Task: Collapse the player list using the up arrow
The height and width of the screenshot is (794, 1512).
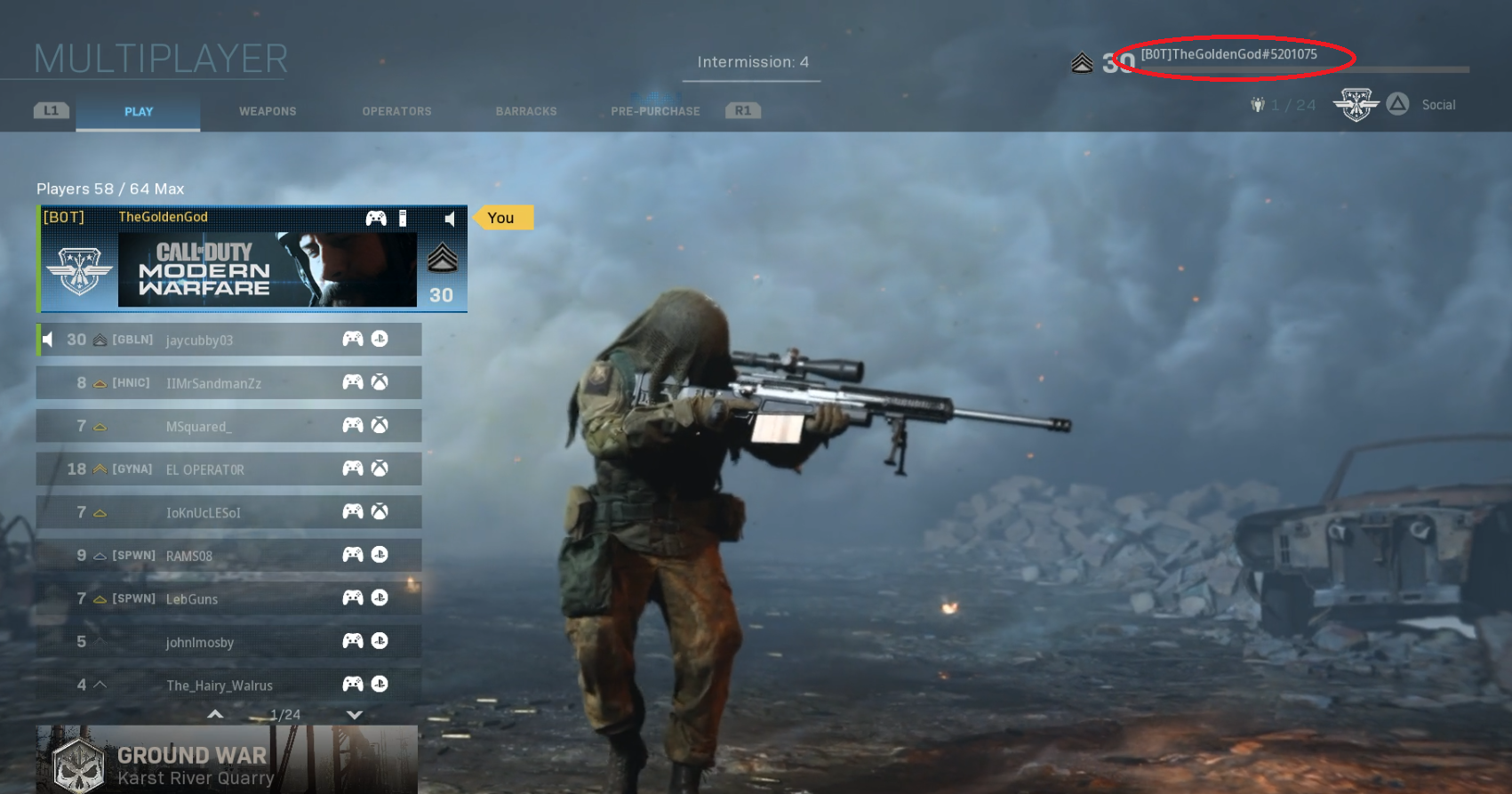Action: tap(214, 714)
